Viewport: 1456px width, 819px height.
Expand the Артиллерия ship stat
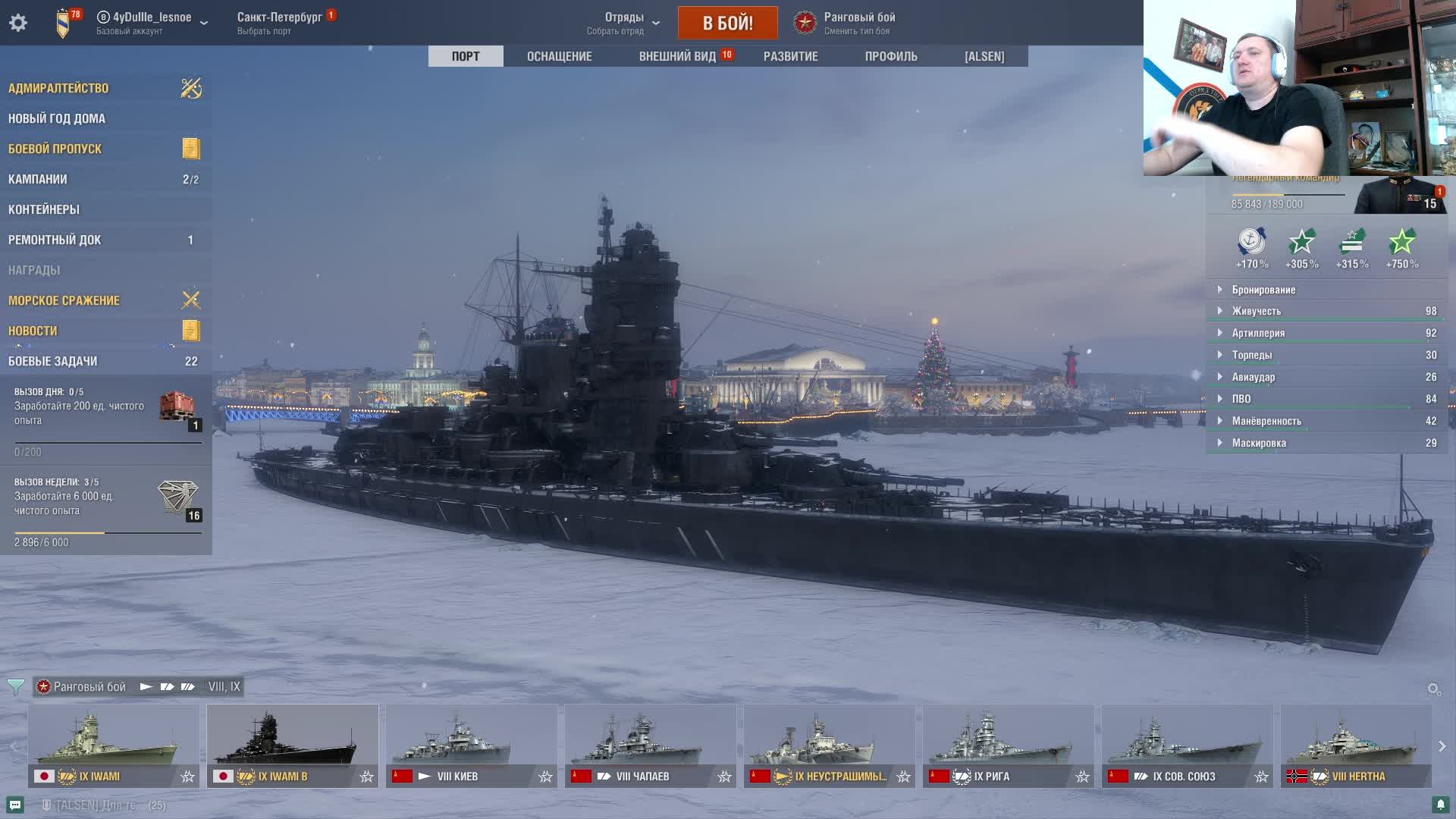(1258, 333)
